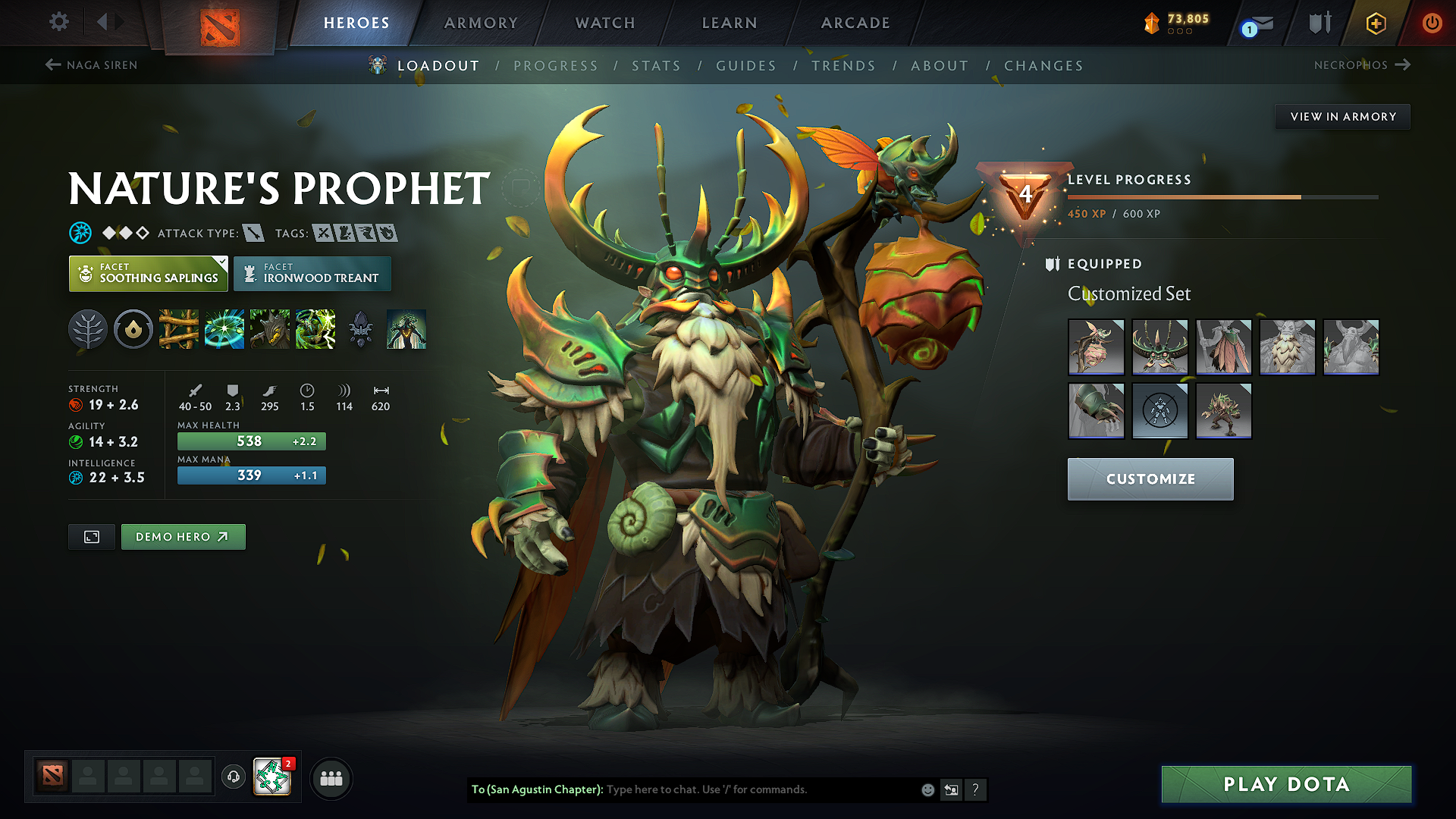
Task: Toggle the fullscreen portrait preview button
Action: tap(91, 536)
